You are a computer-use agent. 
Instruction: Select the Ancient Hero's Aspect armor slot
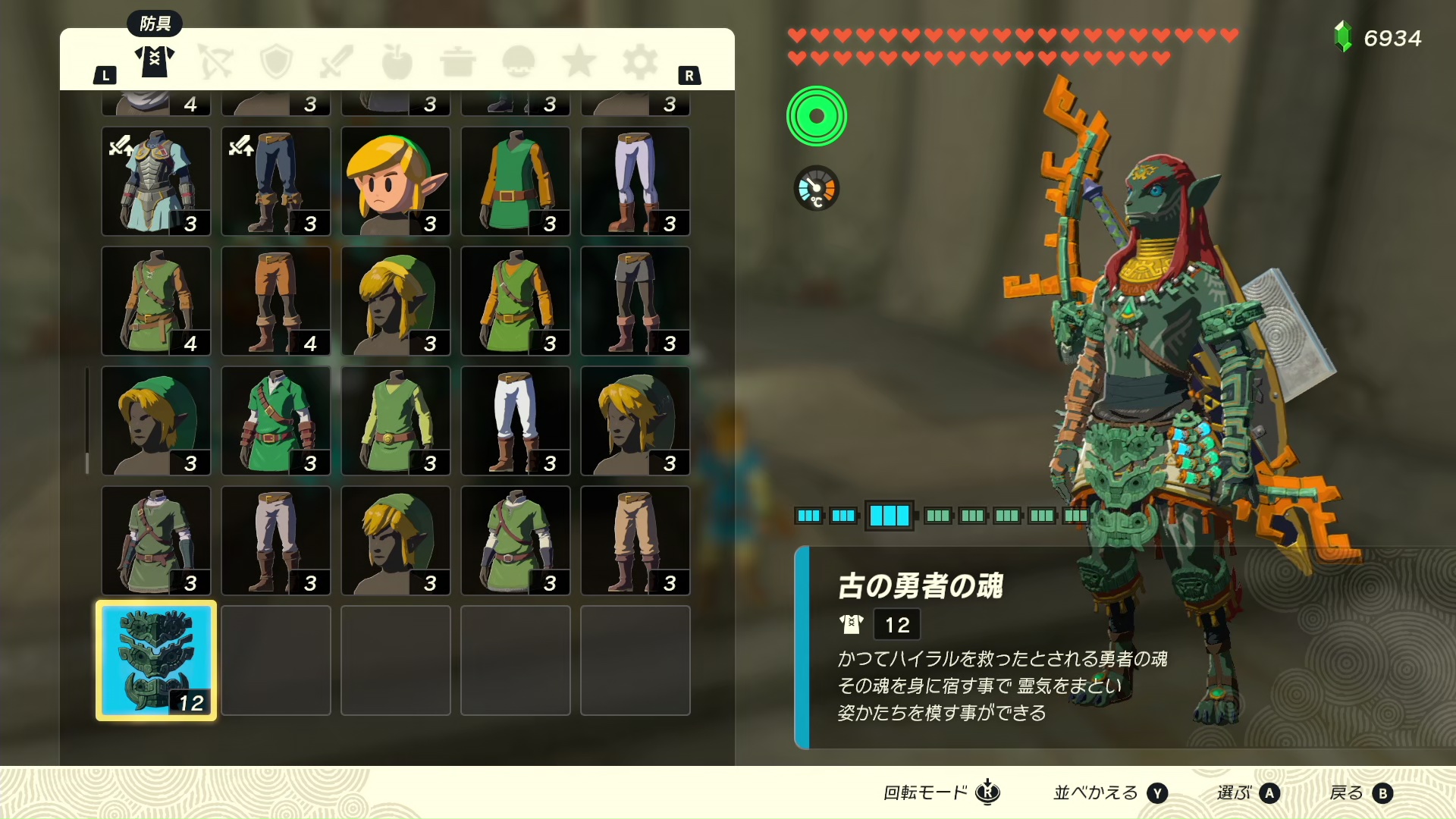click(x=156, y=660)
